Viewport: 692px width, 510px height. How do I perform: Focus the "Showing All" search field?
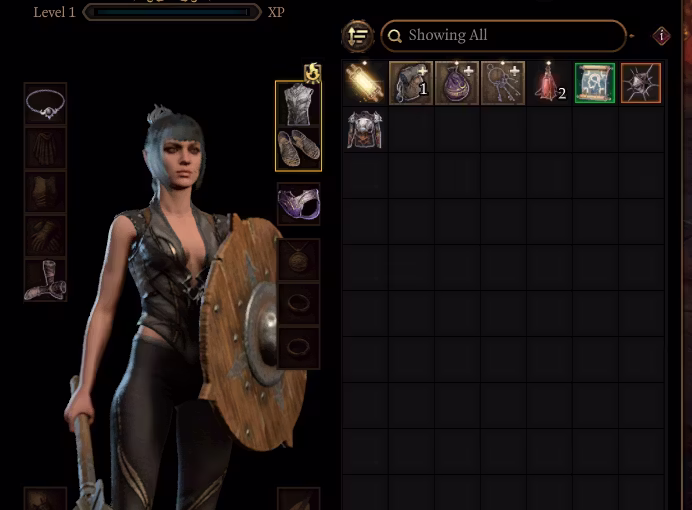[503, 36]
